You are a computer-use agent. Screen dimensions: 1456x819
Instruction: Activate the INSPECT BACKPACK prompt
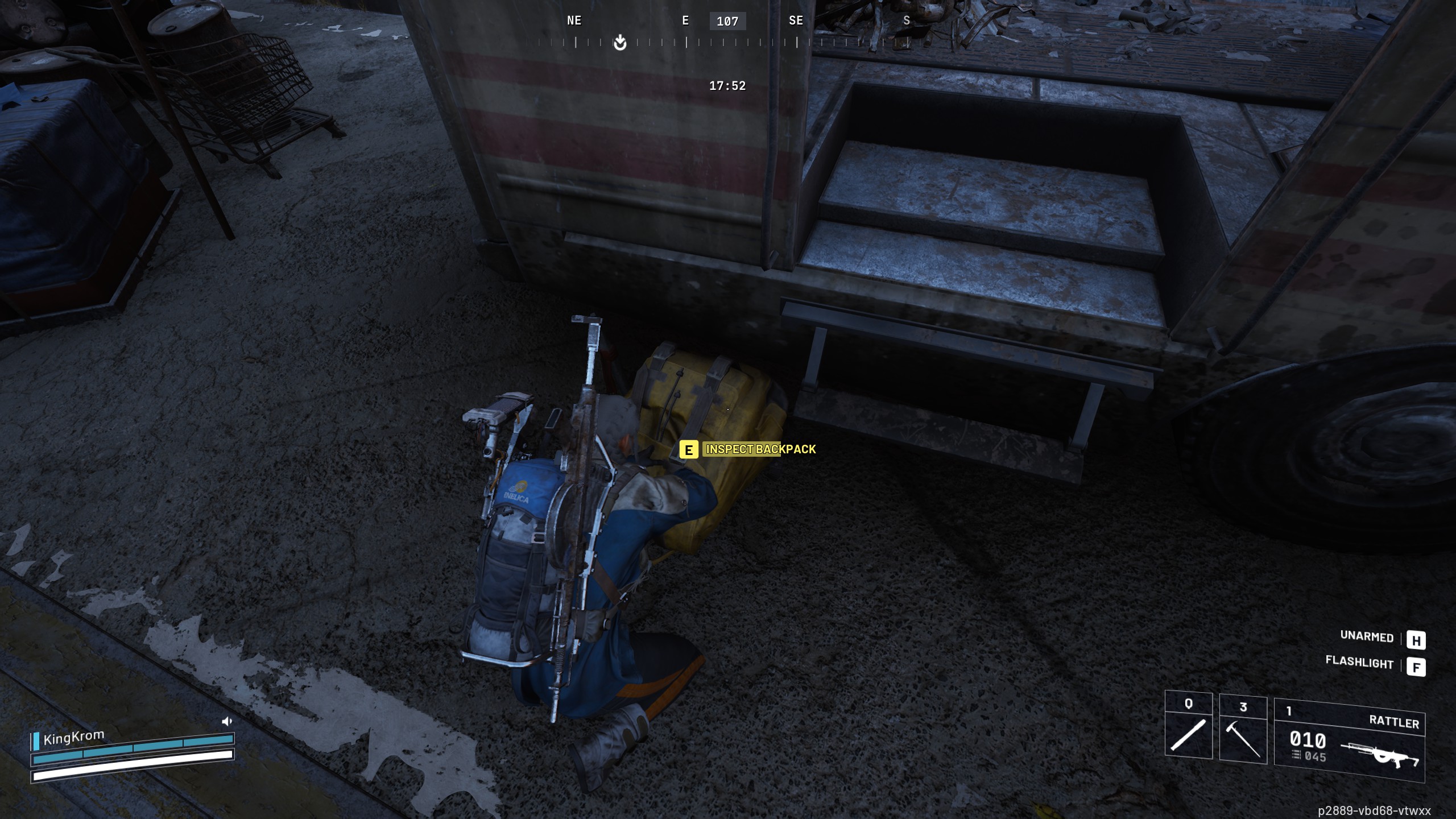pos(760,449)
